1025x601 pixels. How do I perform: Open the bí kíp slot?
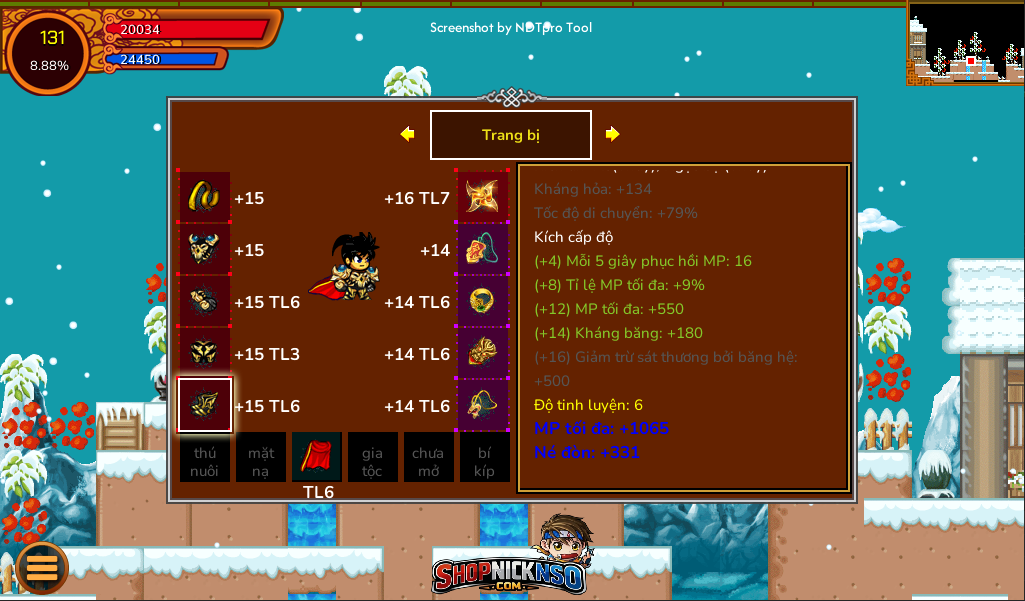[484, 458]
